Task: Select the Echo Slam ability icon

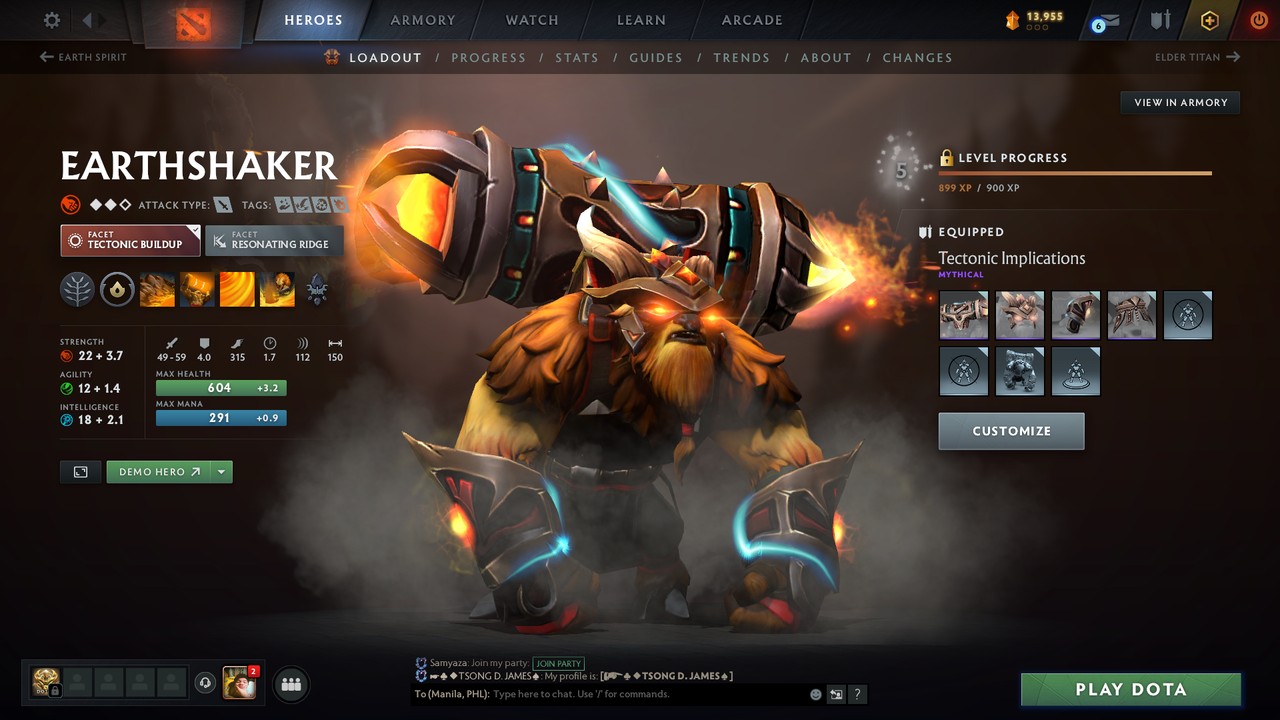Action: coord(276,289)
